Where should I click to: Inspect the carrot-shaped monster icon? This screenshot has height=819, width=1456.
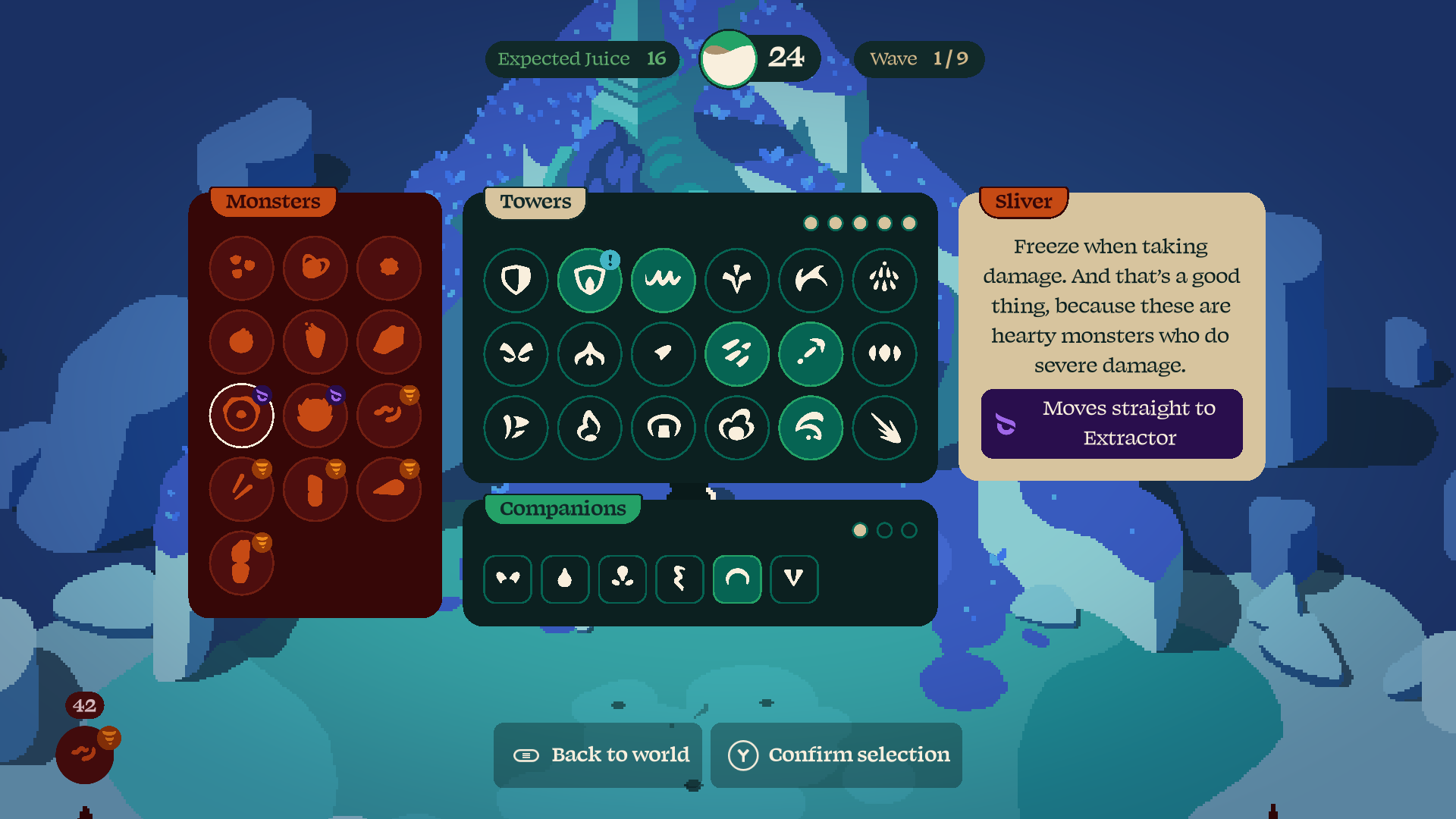pyautogui.click(x=389, y=489)
